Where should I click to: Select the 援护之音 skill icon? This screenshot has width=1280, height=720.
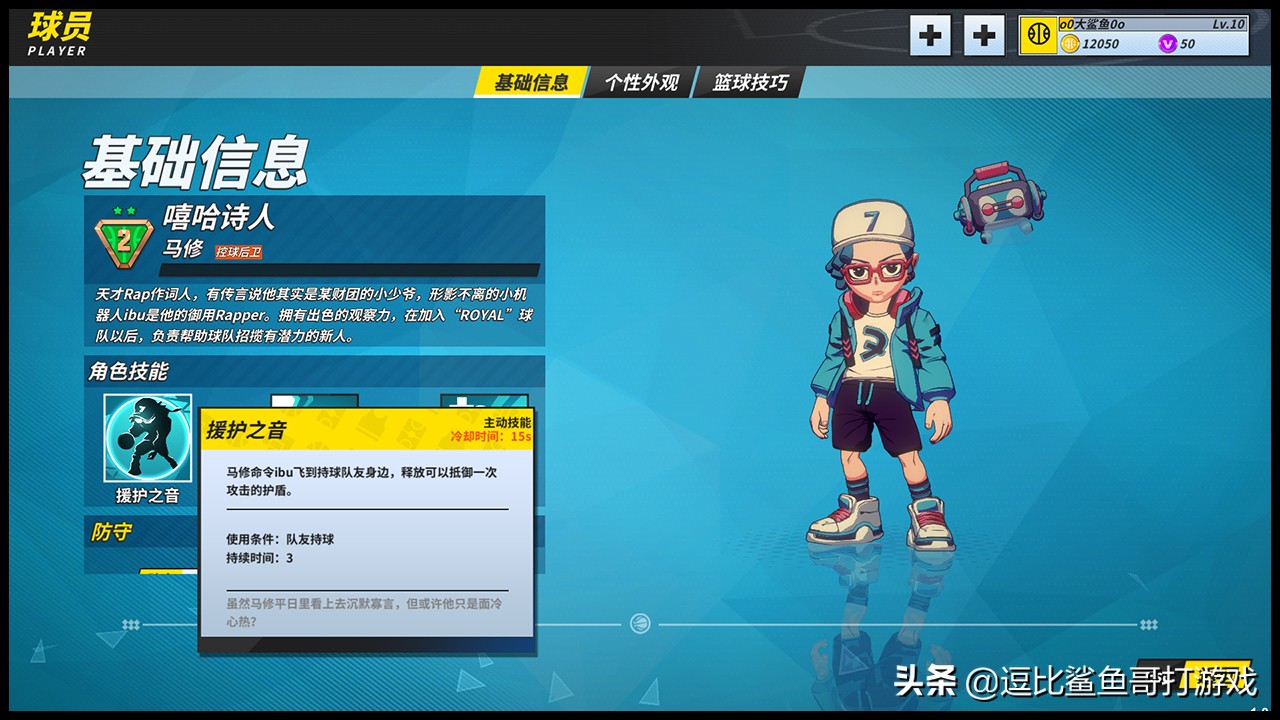(x=147, y=438)
